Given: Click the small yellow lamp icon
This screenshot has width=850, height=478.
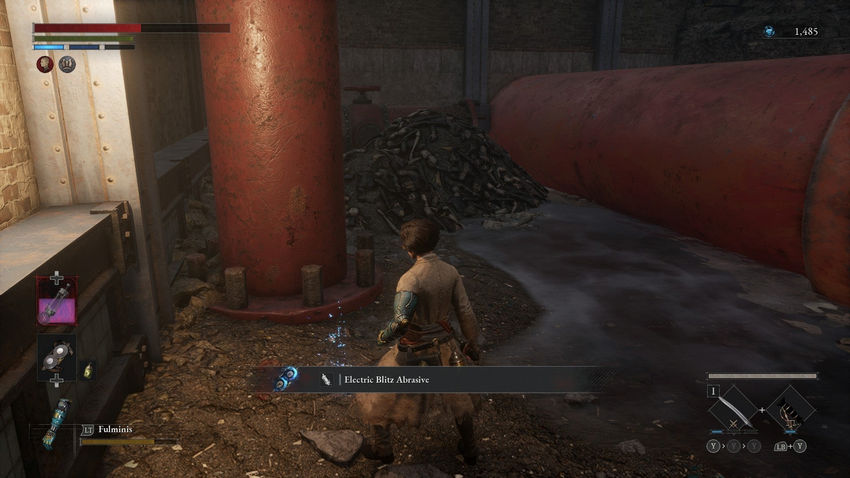Looking at the screenshot, I should [x=88, y=370].
